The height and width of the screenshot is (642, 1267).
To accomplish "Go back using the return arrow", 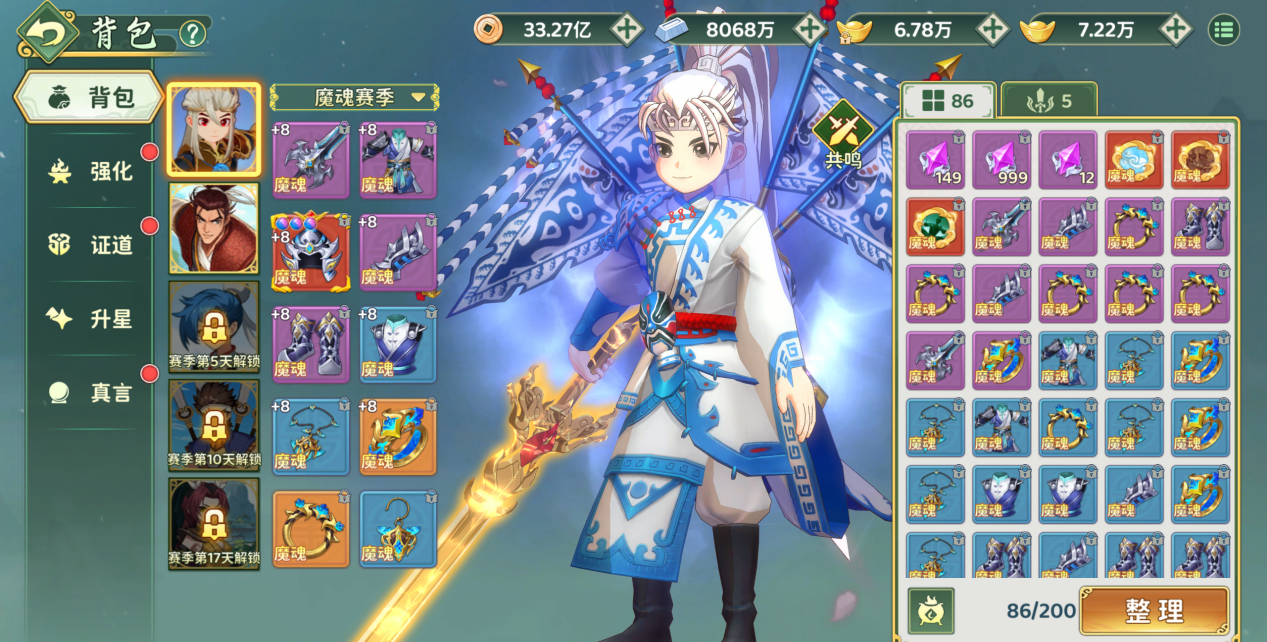I will pos(47,32).
